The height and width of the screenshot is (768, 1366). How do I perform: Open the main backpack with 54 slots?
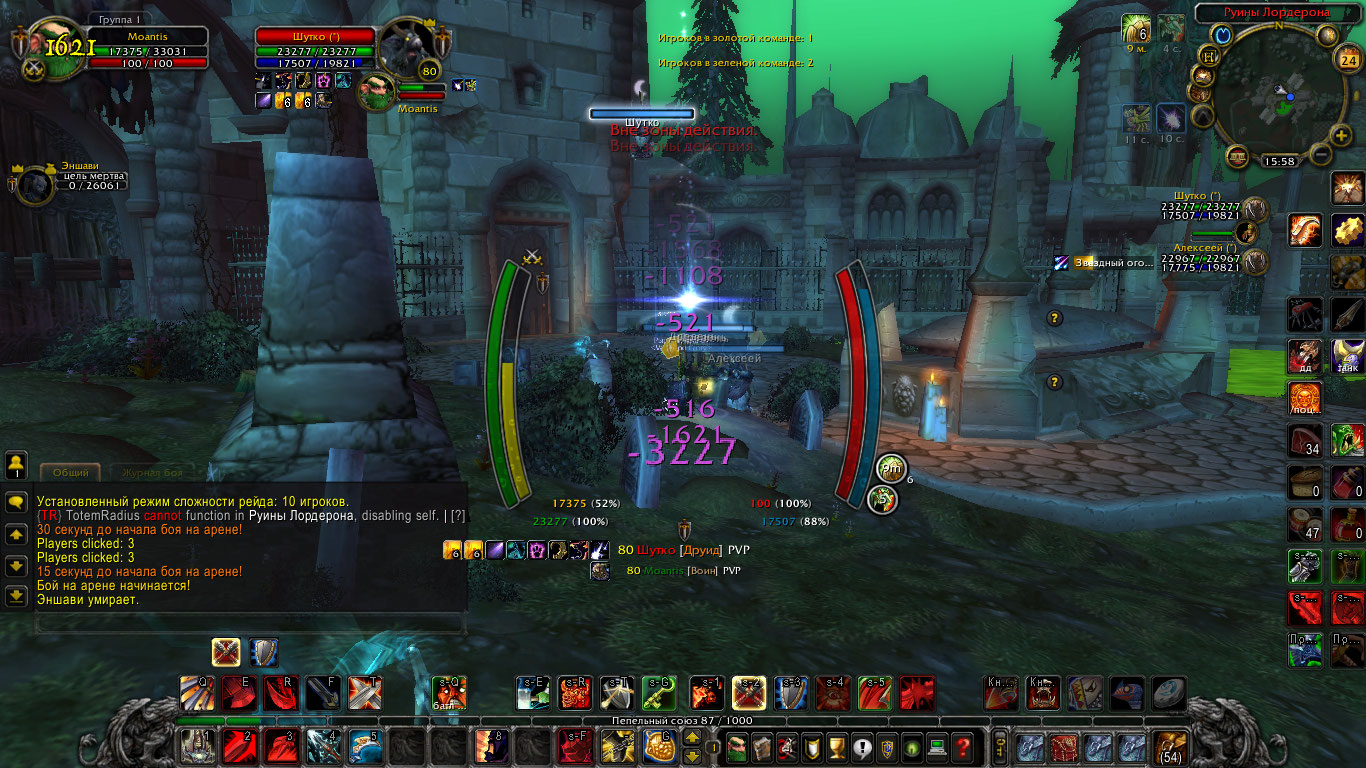[x=1170, y=746]
